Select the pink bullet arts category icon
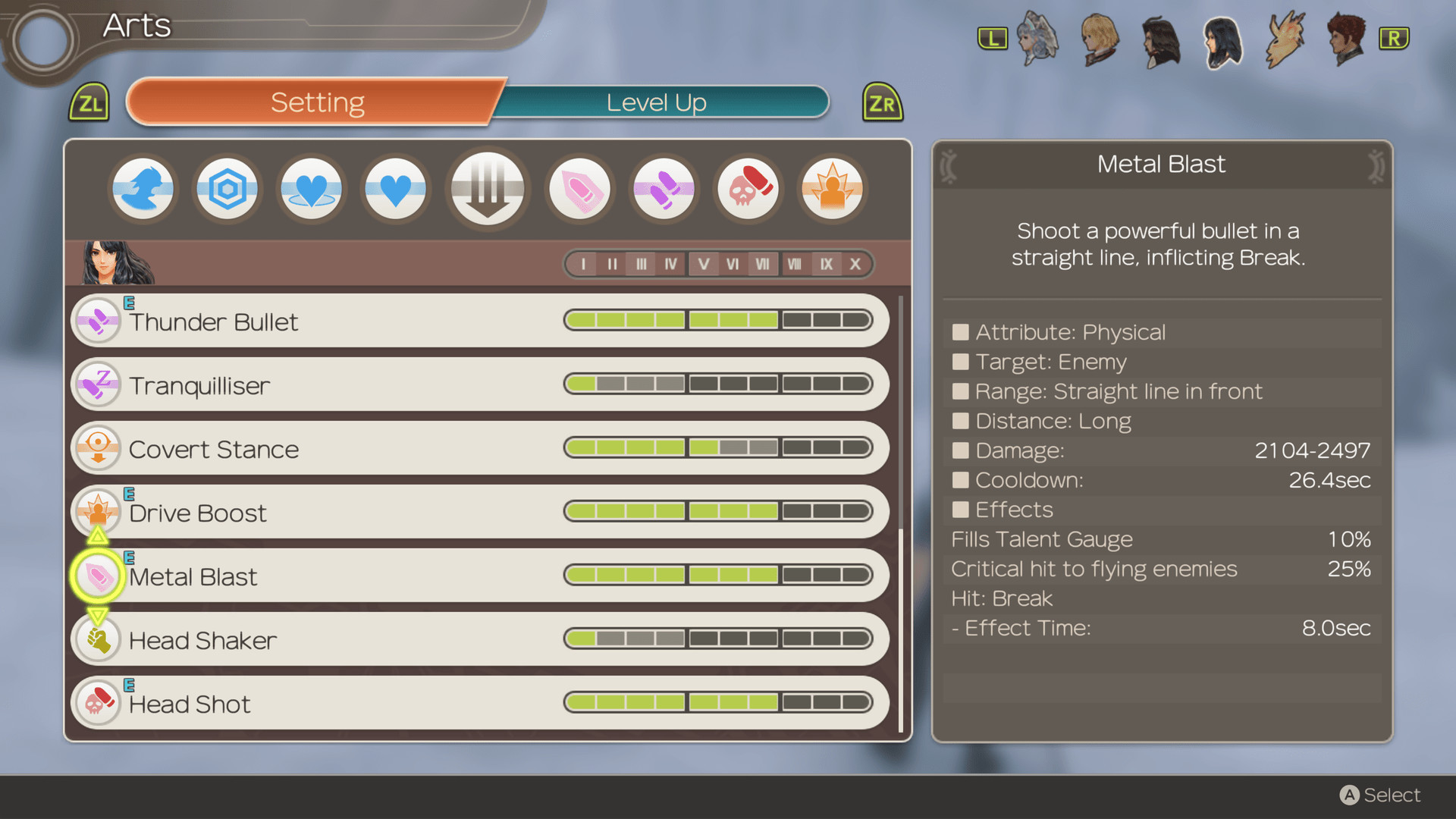Screen dimensions: 1456x819 click(580, 189)
